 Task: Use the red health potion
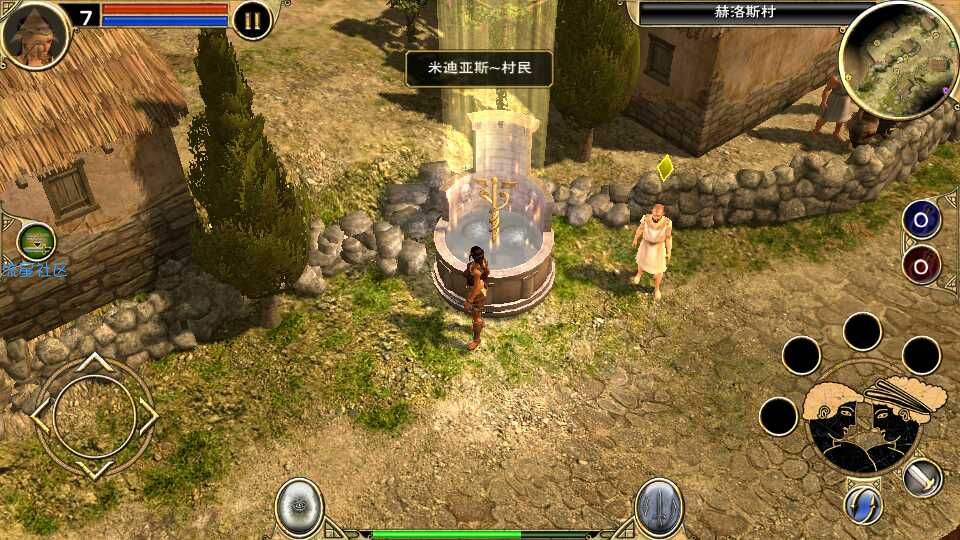coord(921,264)
